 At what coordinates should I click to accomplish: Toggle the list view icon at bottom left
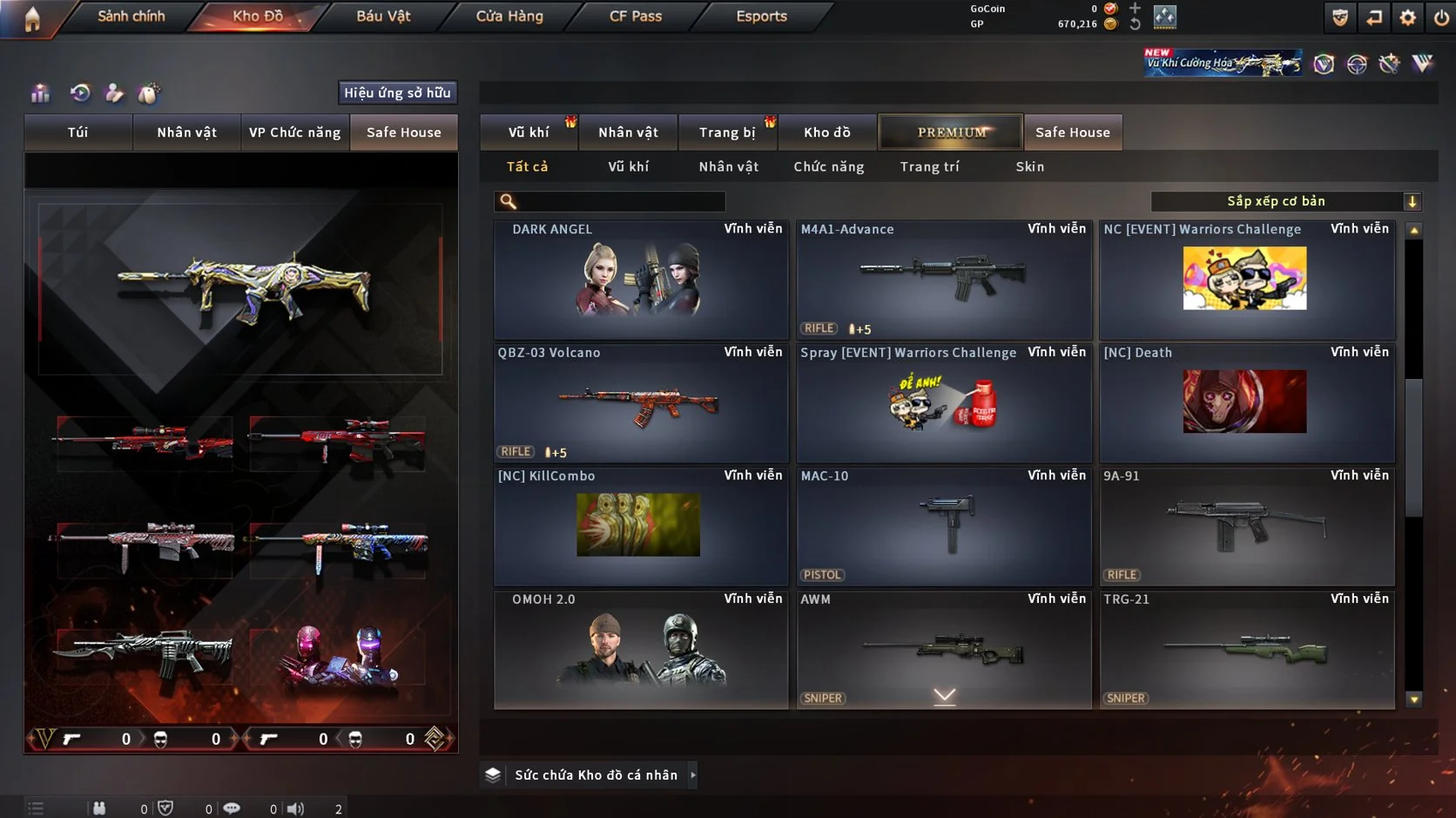tap(34, 808)
